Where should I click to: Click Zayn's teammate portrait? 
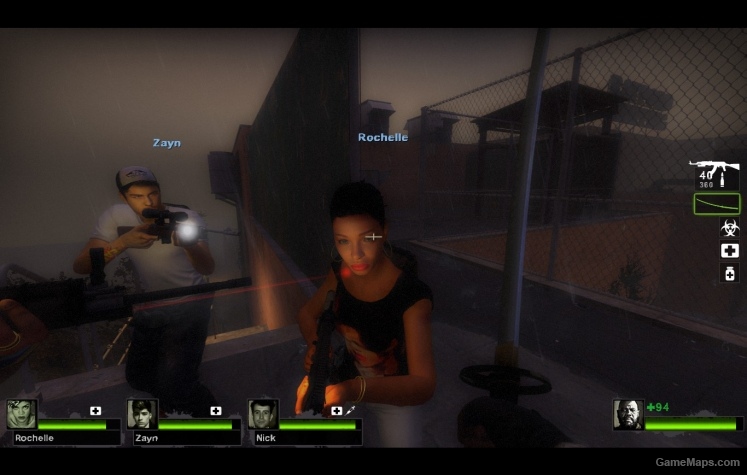pyautogui.click(x=142, y=414)
